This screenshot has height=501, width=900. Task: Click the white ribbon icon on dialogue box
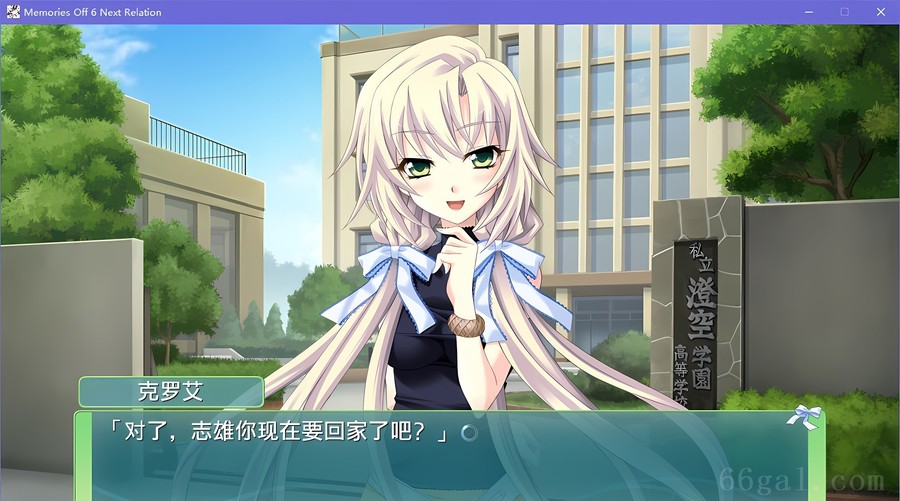(x=805, y=416)
